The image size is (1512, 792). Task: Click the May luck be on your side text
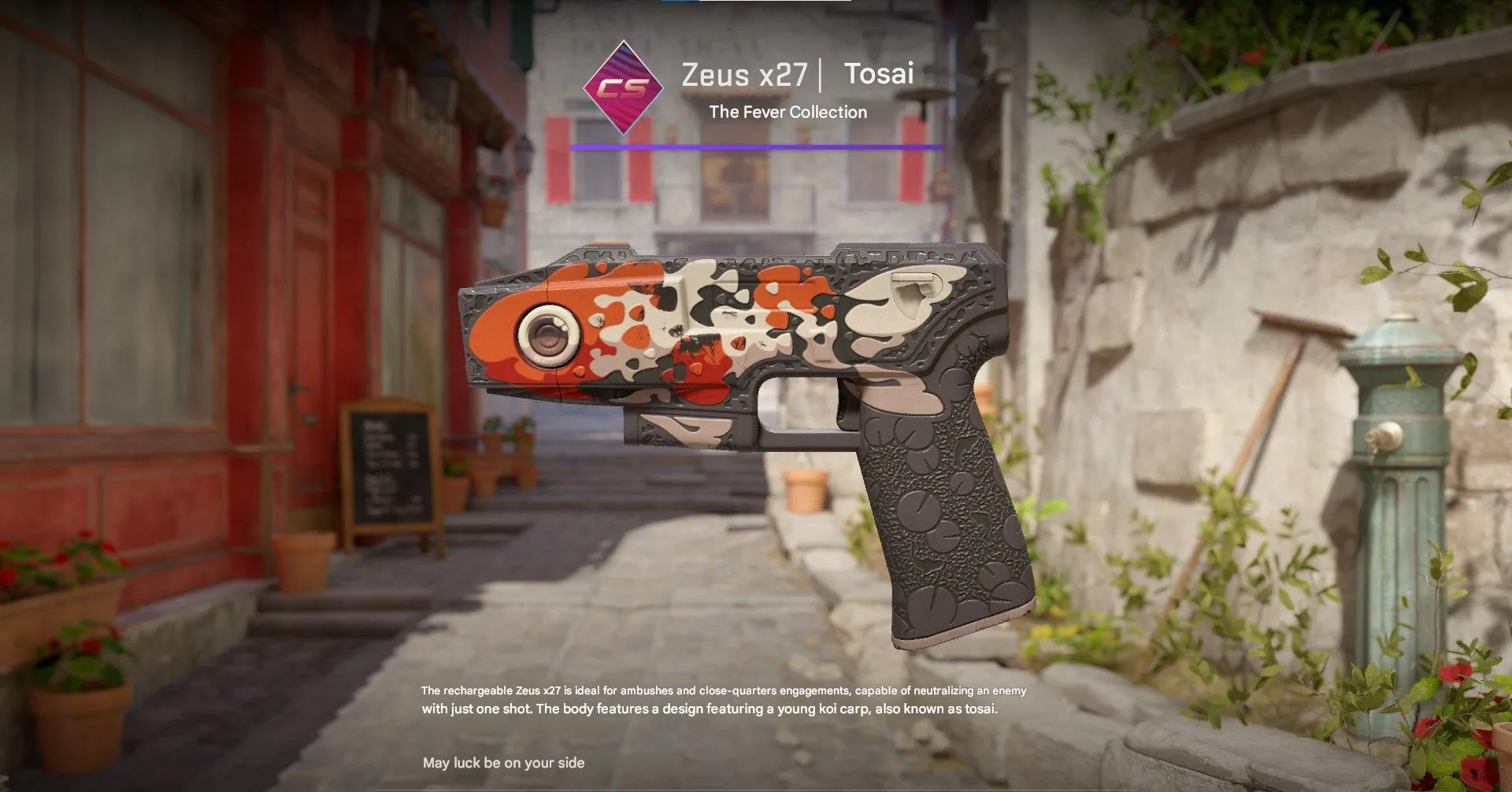[x=504, y=762]
